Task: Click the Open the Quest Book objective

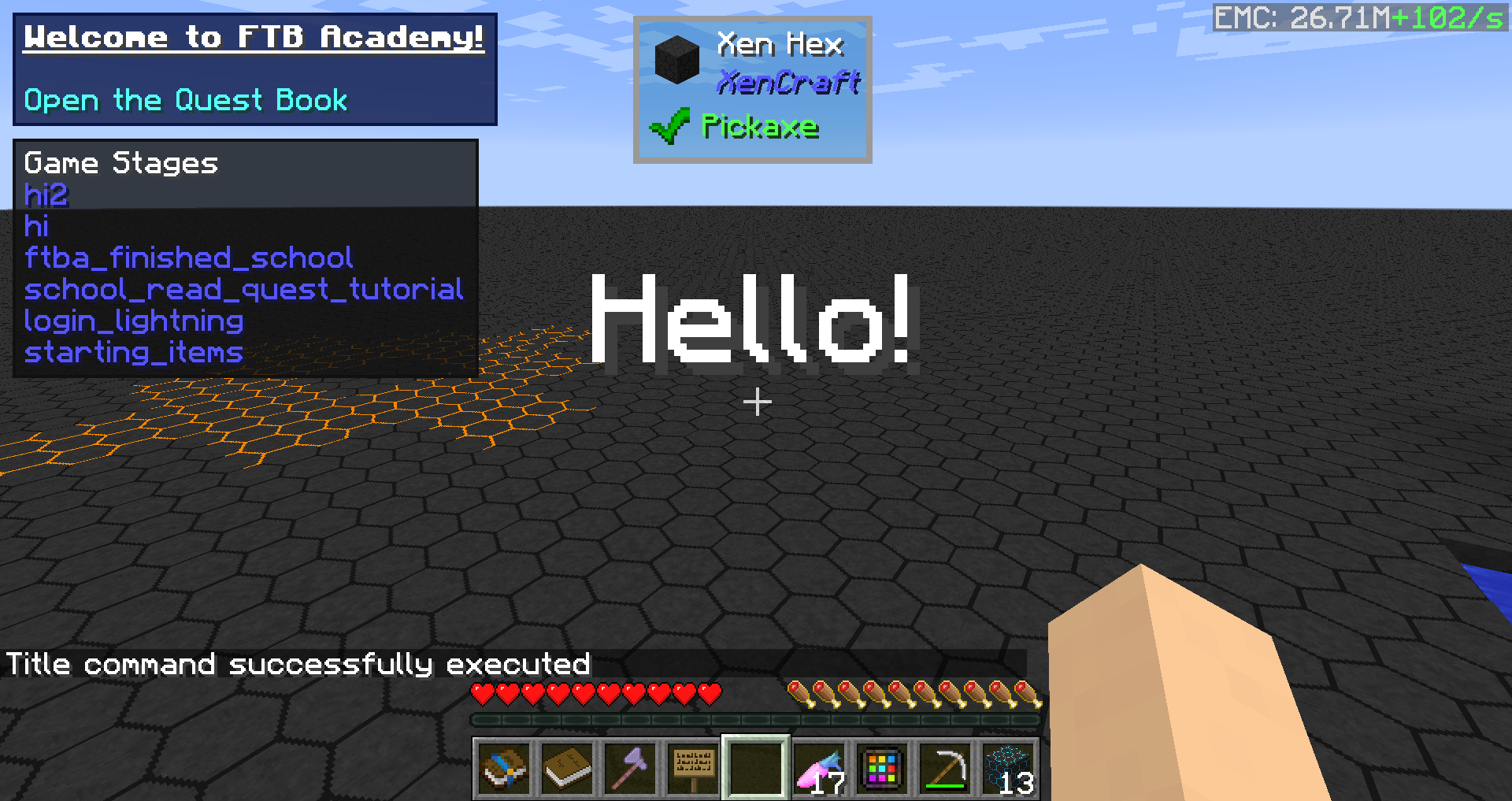Action: click(x=186, y=101)
